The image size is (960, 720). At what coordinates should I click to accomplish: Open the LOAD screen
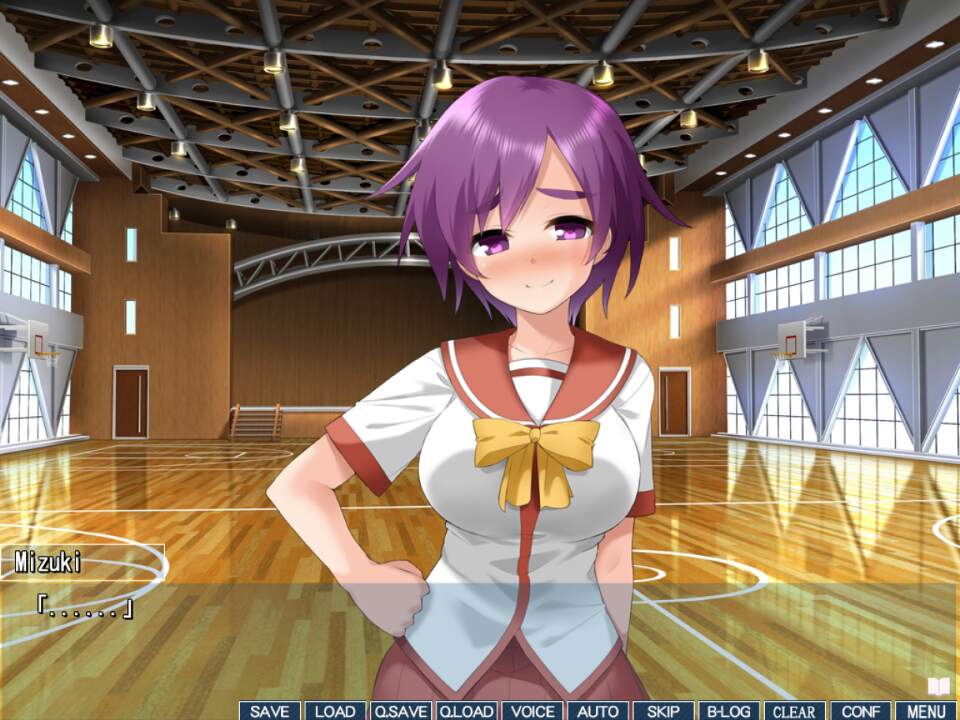[335, 711]
